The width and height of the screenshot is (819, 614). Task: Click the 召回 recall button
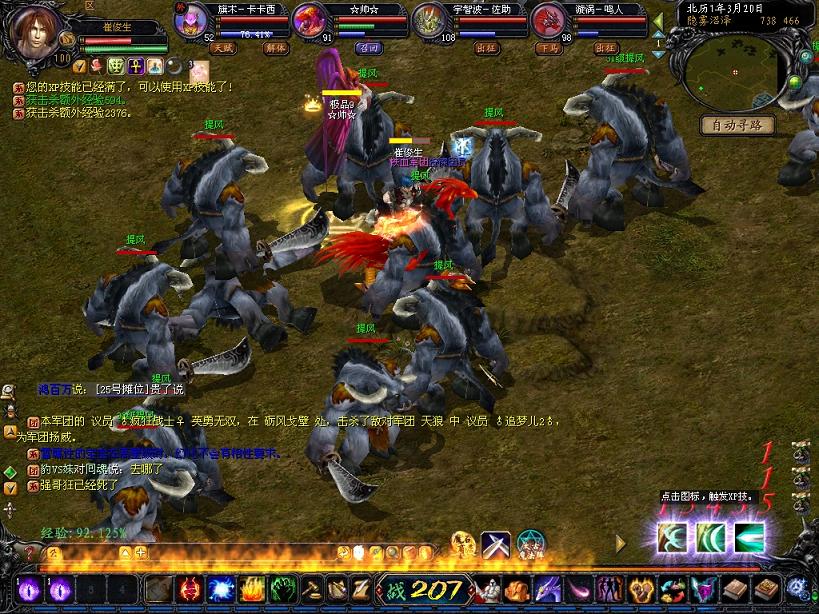coord(370,47)
